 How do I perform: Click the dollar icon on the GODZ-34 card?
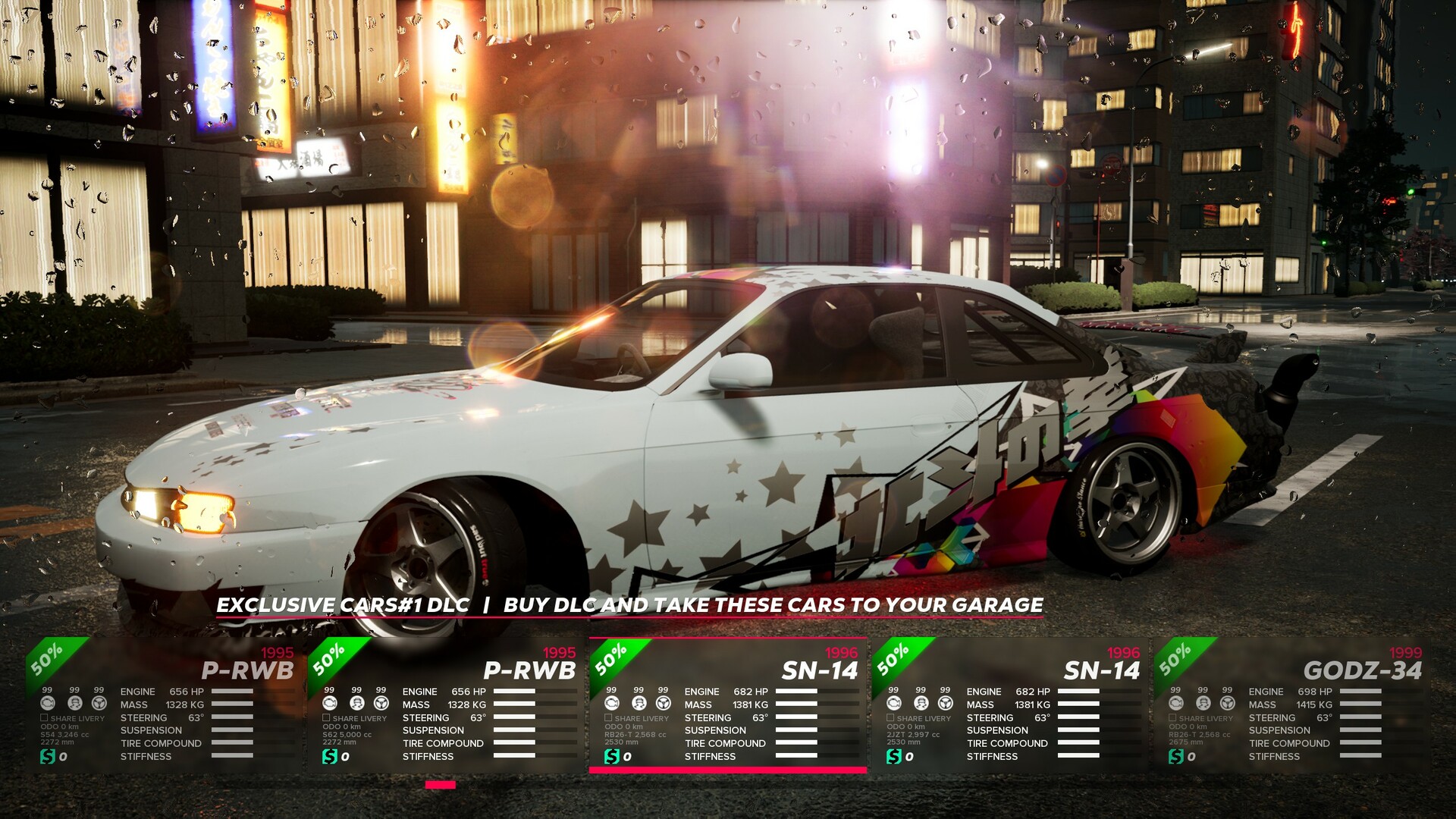[1175, 755]
